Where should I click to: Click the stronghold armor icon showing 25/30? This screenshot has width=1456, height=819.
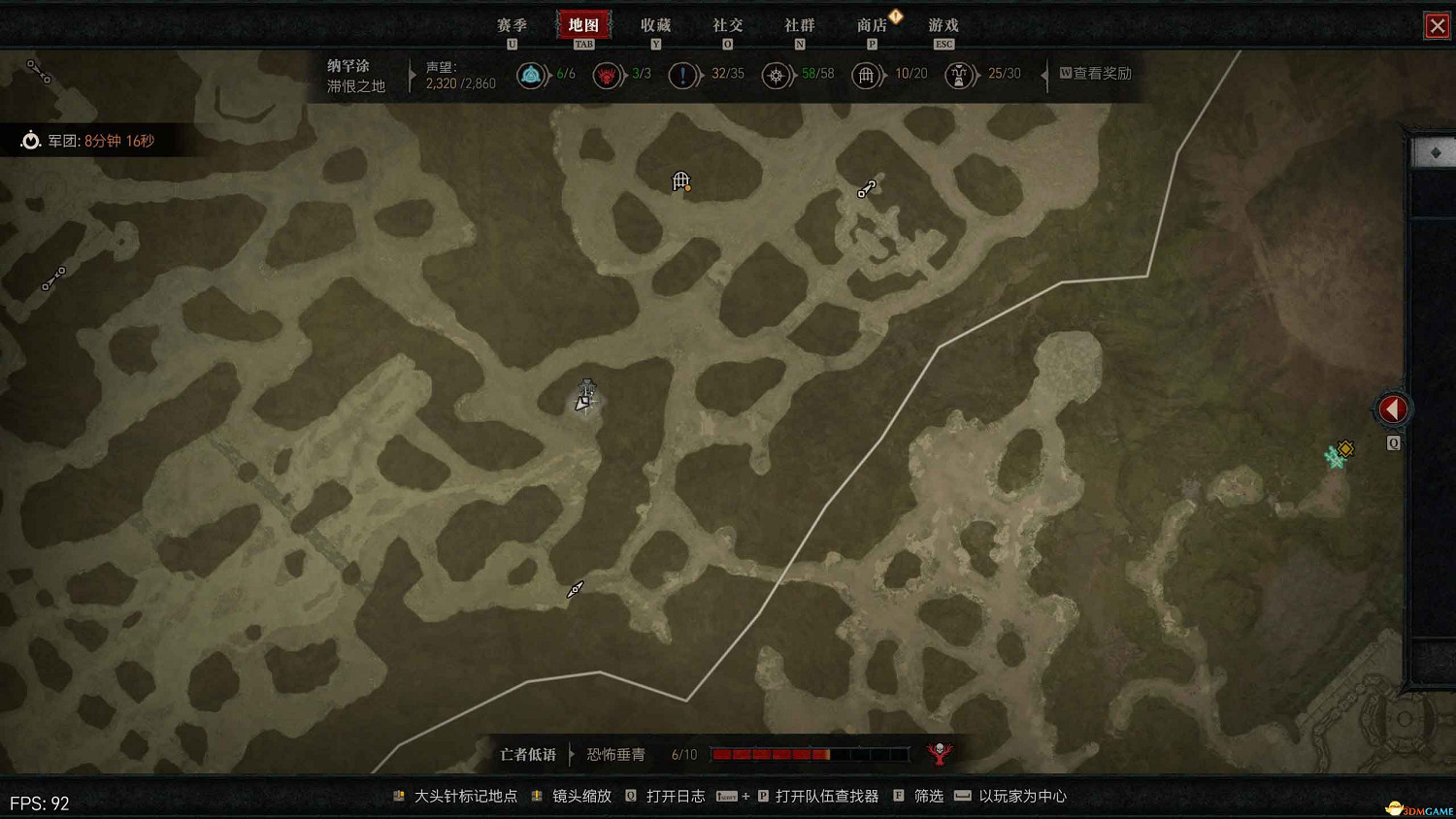(x=960, y=74)
